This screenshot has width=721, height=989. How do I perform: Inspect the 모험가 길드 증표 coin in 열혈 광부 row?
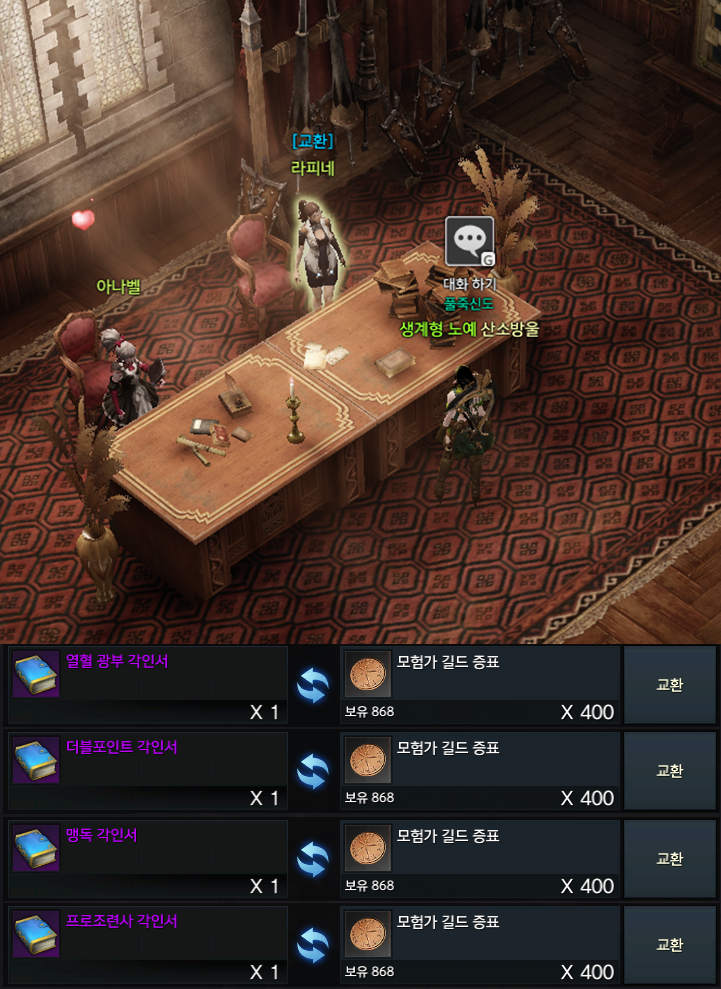tap(367, 675)
